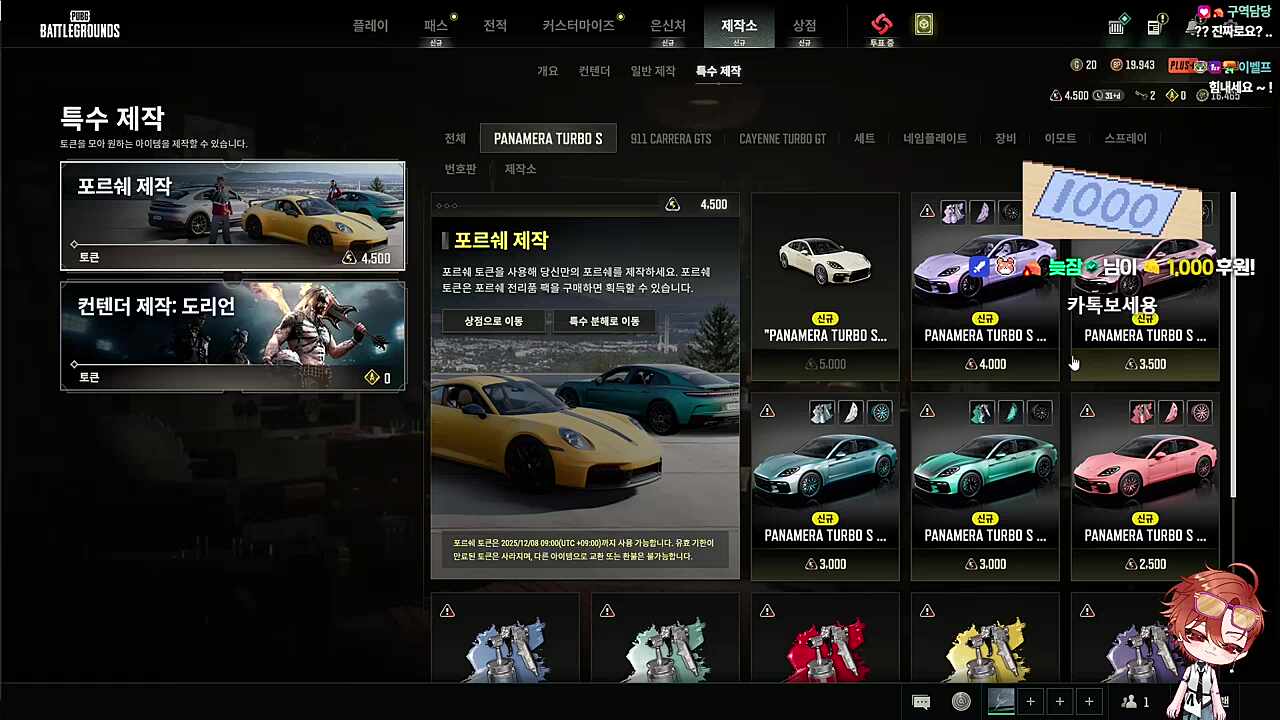Toggle the shoe accessory badge on the purple Panamera
This screenshot has height=720, width=1280.
983,211
